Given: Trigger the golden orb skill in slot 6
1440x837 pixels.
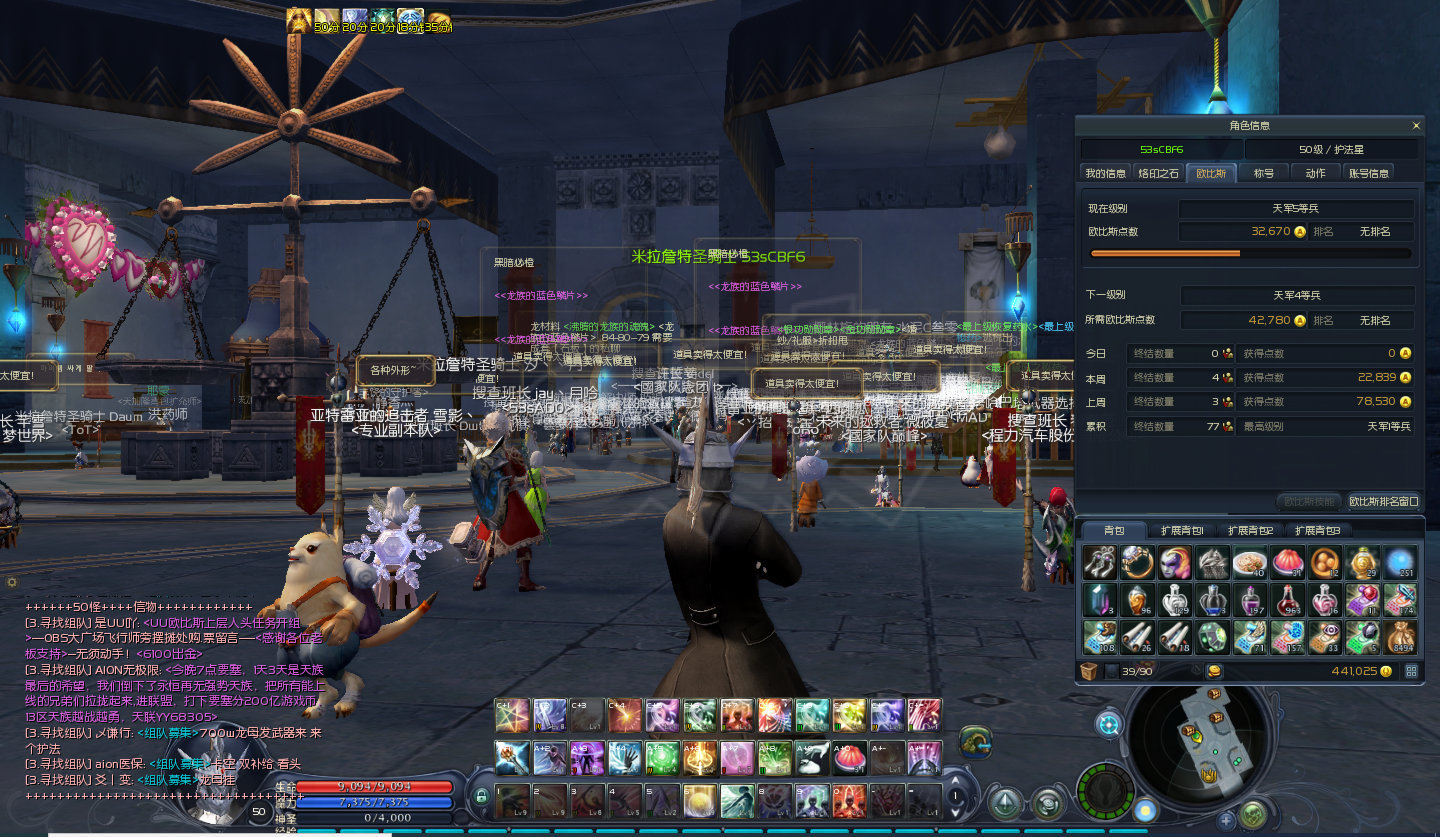Looking at the screenshot, I should click(x=699, y=800).
